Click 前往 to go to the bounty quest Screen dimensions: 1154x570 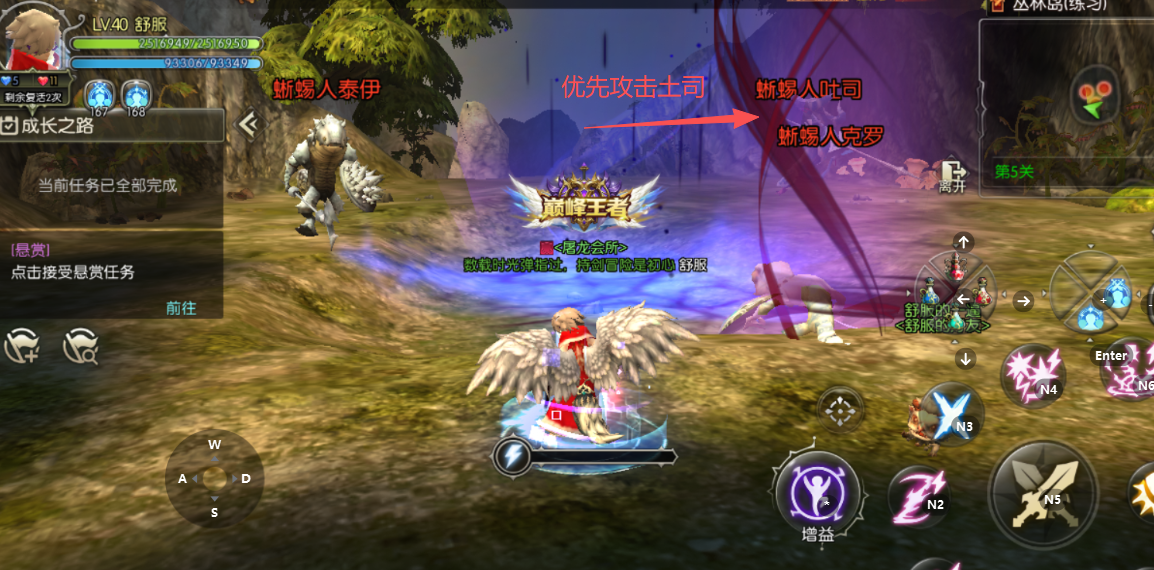[x=181, y=308]
